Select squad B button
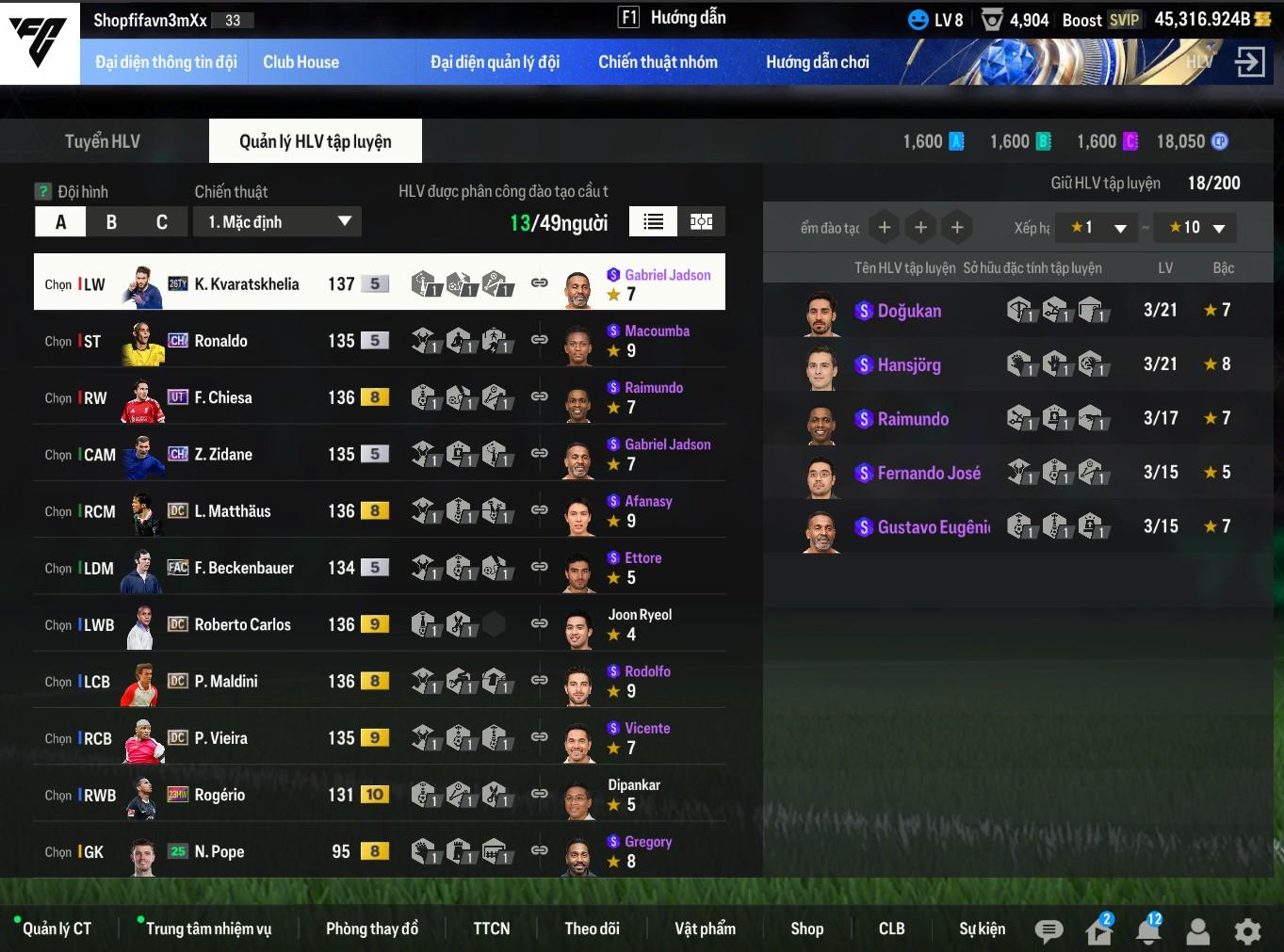Viewport: 1284px width, 952px height. coord(111,222)
